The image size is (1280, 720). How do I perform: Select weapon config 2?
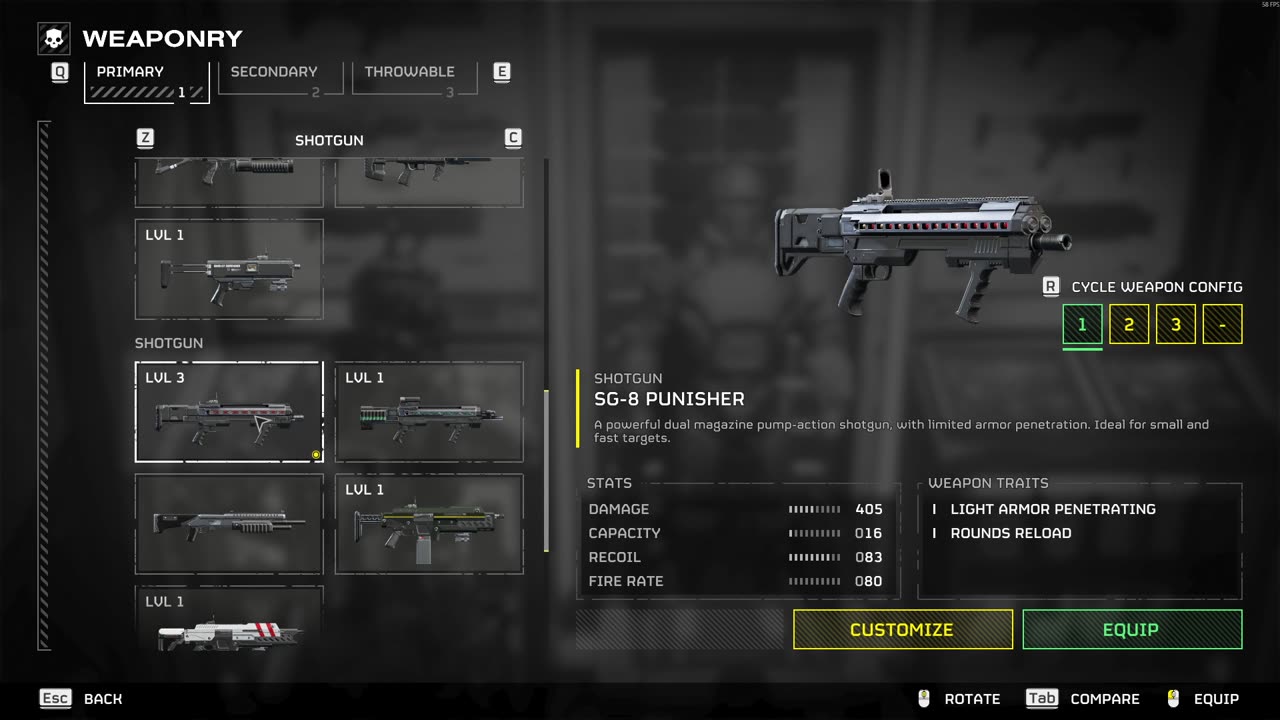coord(1129,324)
